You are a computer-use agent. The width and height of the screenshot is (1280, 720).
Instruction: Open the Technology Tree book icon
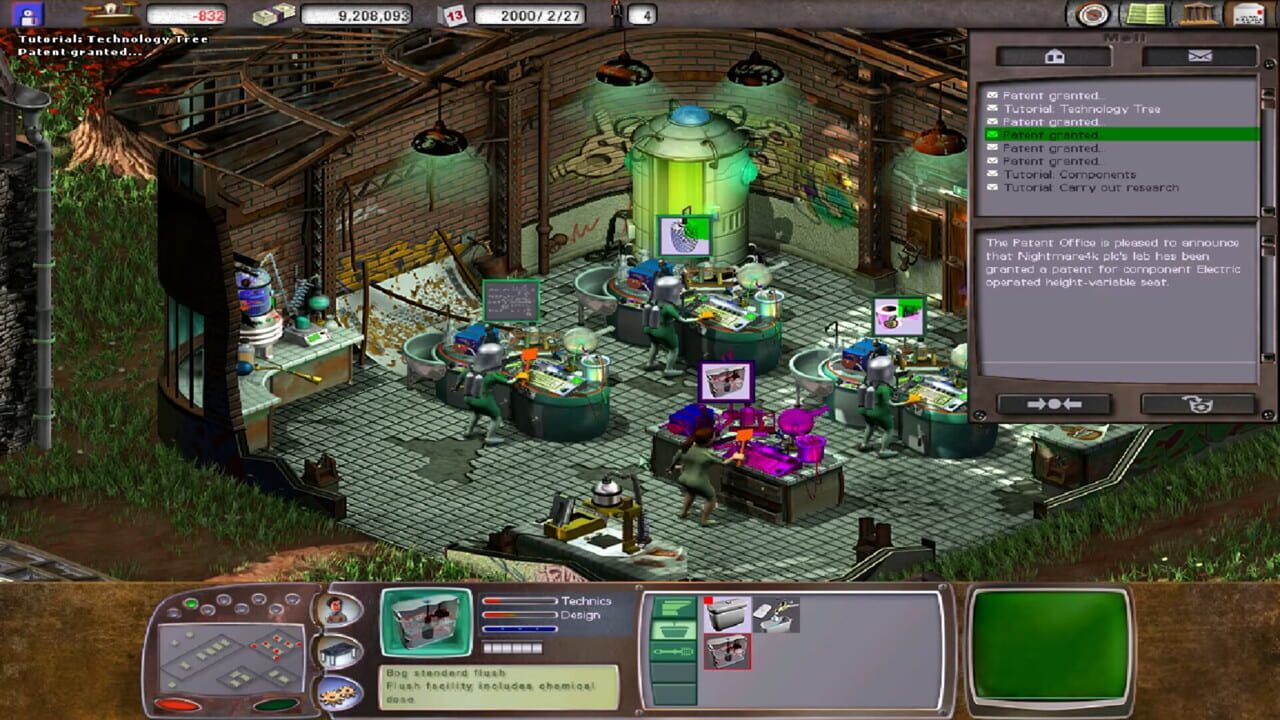(x=1148, y=14)
